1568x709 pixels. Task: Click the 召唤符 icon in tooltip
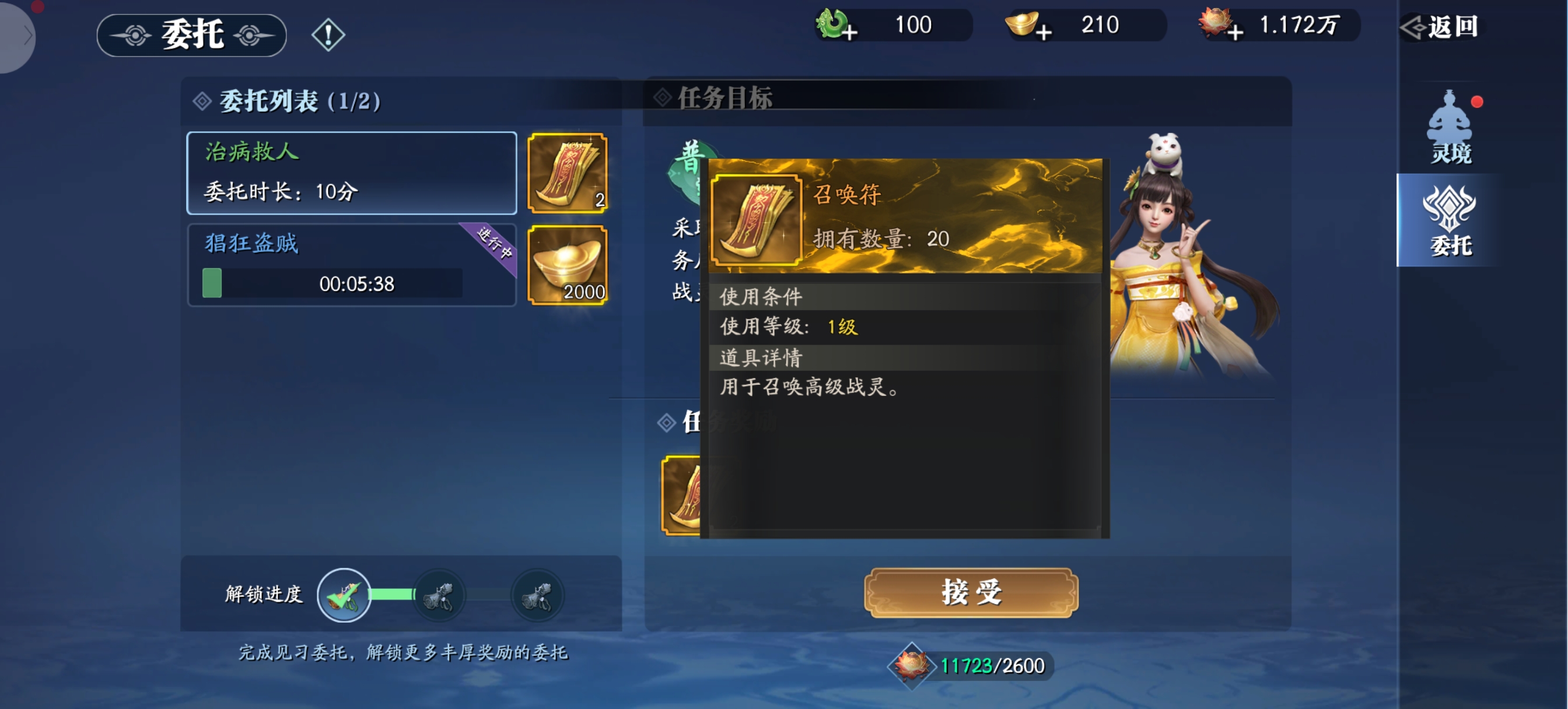[x=756, y=220]
